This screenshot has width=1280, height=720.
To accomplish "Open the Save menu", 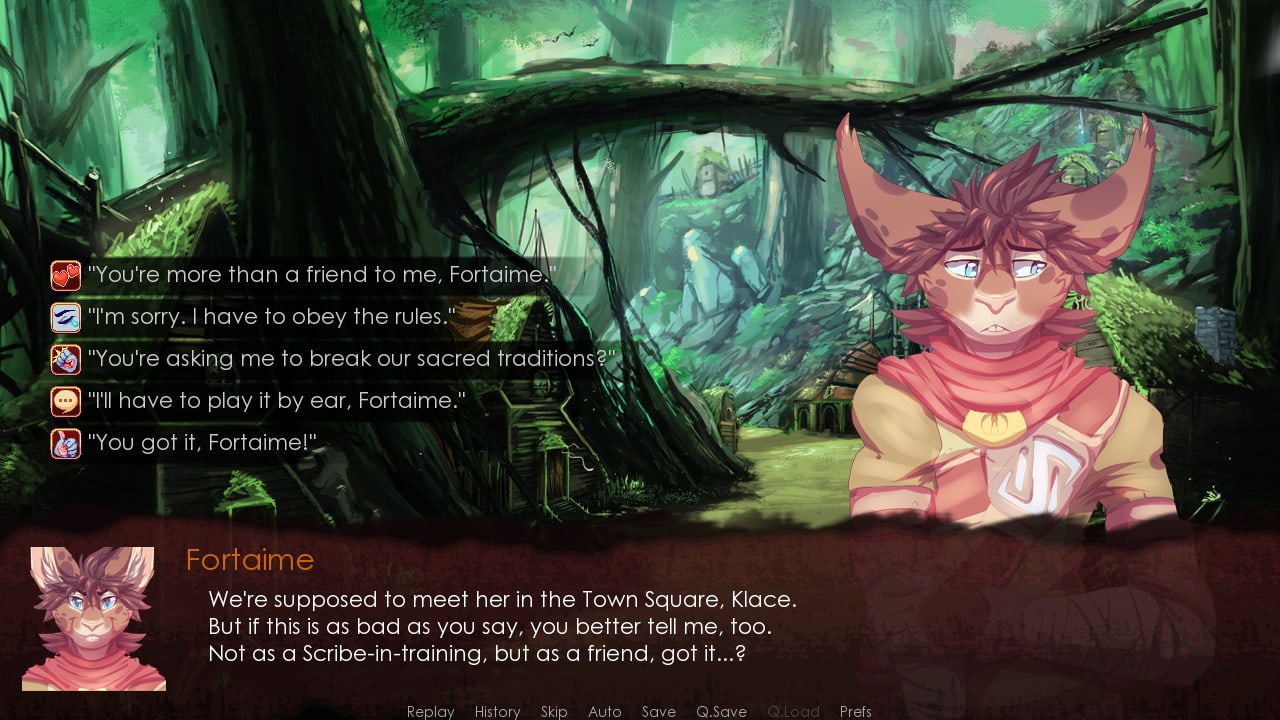I will pyautogui.click(x=658, y=711).
